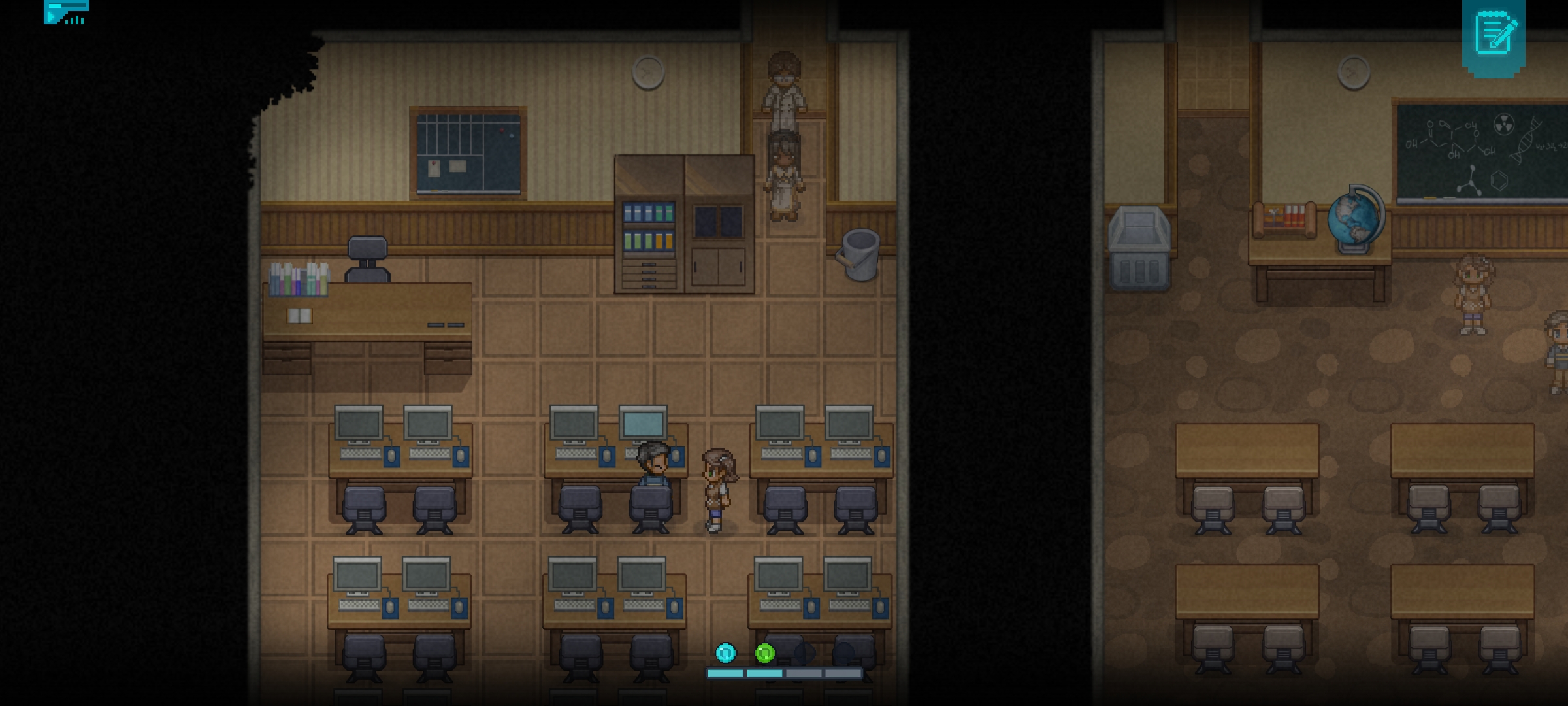Open the cyan signal-bars panel icon
Image resolution: width=1568 pixels, height=706 pixels.
[x=66, y=12]
